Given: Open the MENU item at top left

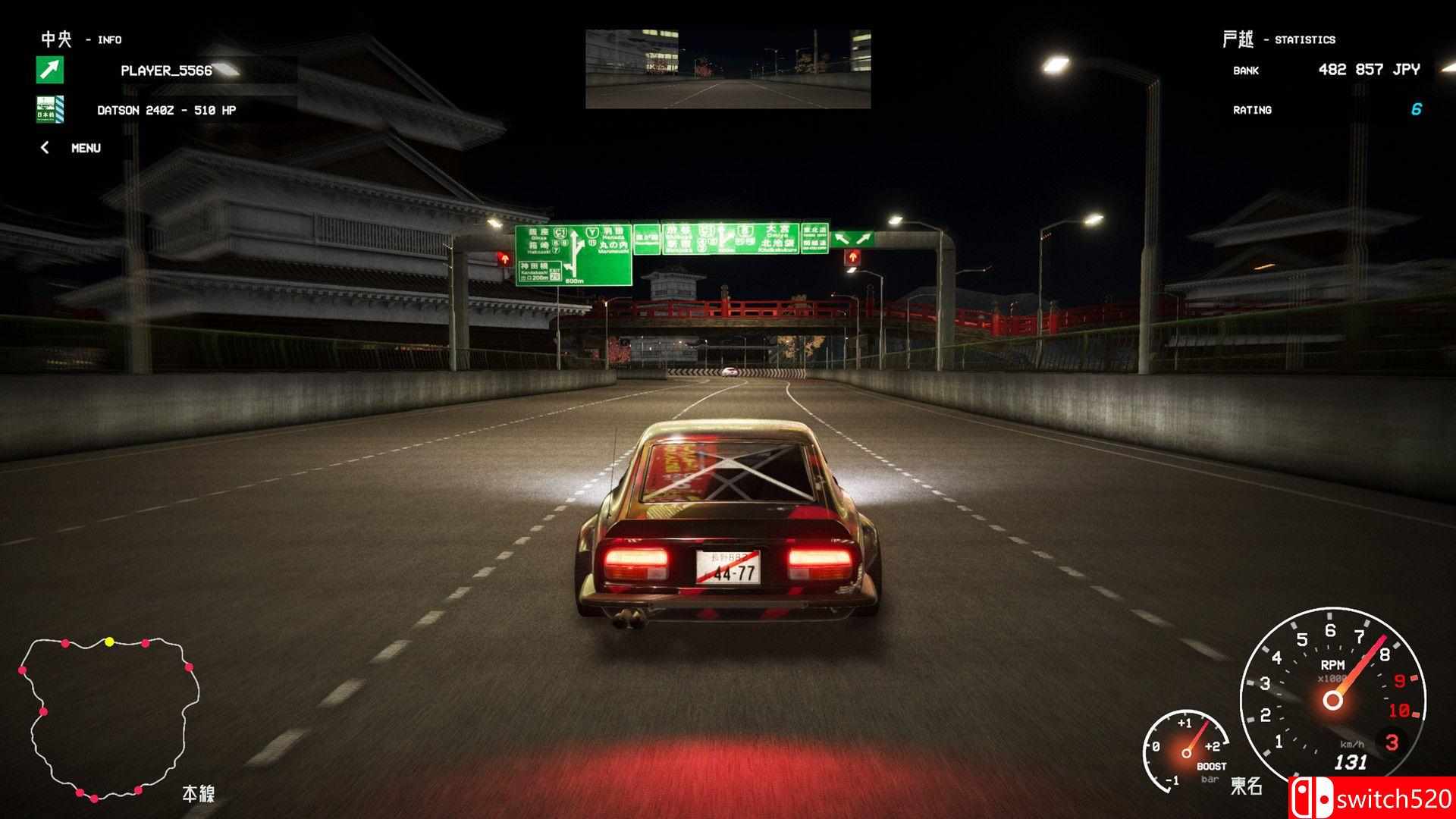Looking at the screenshot, I should (x=86, y=147).
